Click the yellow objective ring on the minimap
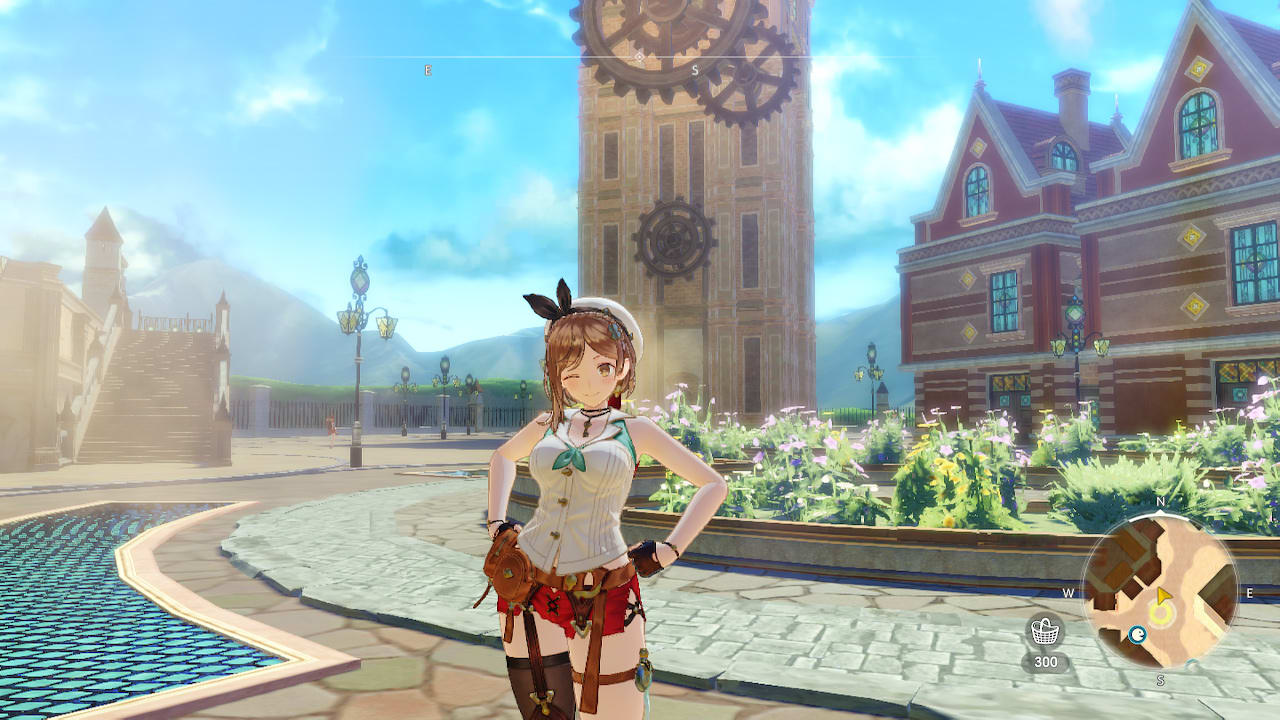Viewport: 1280px width, 720px height. tap(1160, 613)
